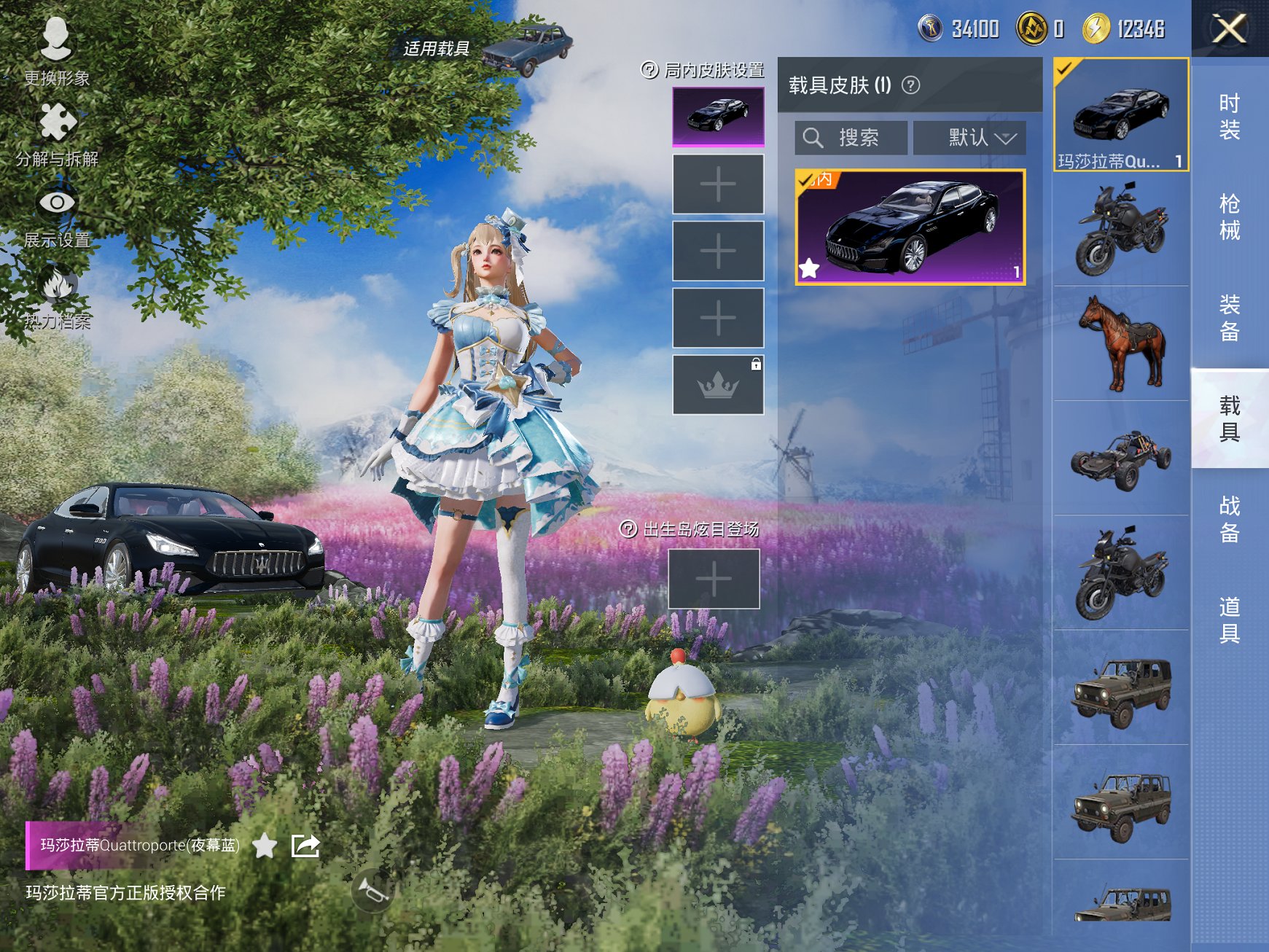
Task: Switch to the 道具 items tab
Action: (1229, 620)
